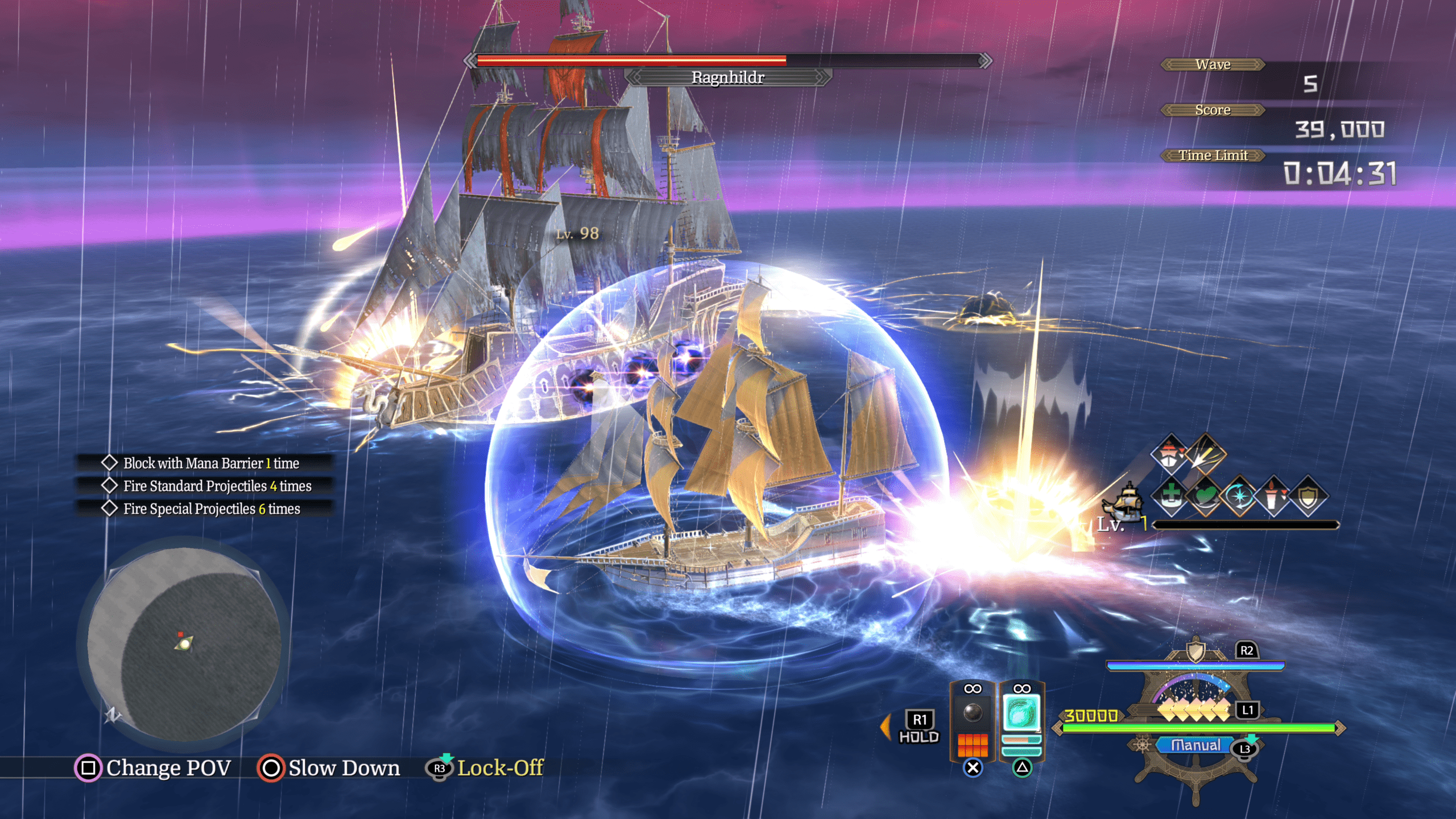Select the cannon with red arrow status icon
1456x819 pixels.
point(1274,496)
